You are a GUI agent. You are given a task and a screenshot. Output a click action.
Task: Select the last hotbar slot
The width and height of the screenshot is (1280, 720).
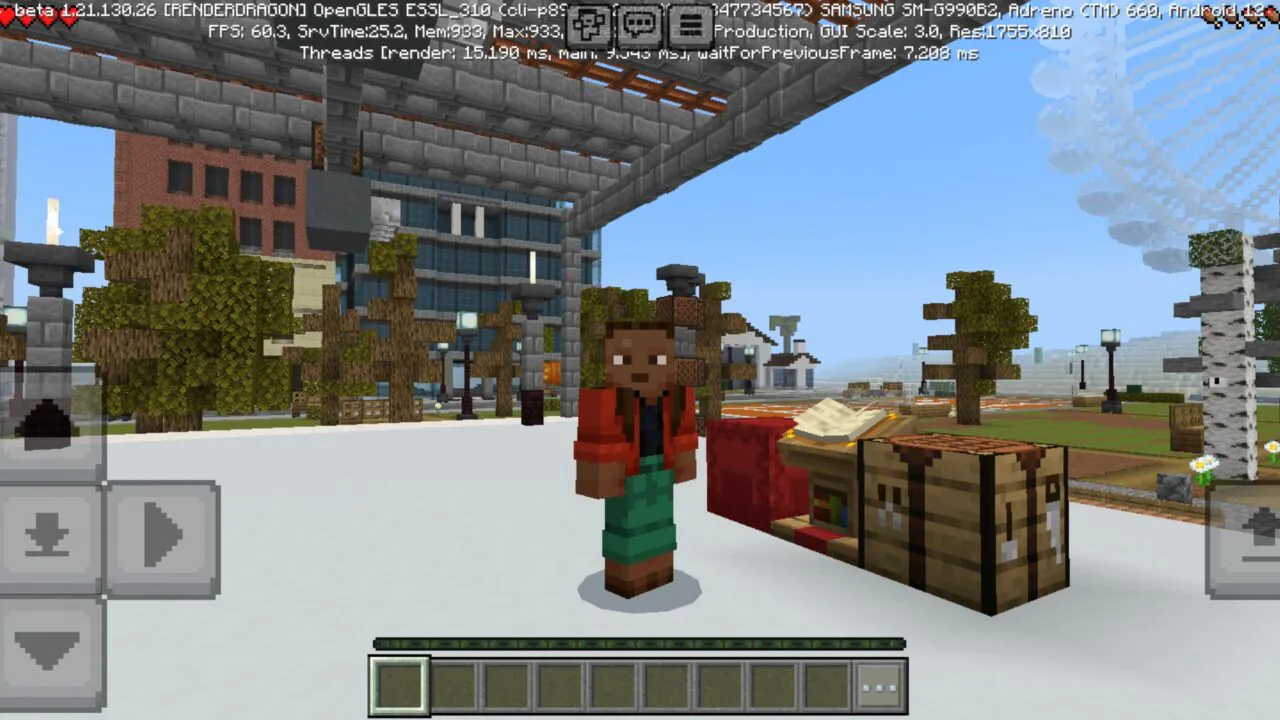[x=826, y=685]
